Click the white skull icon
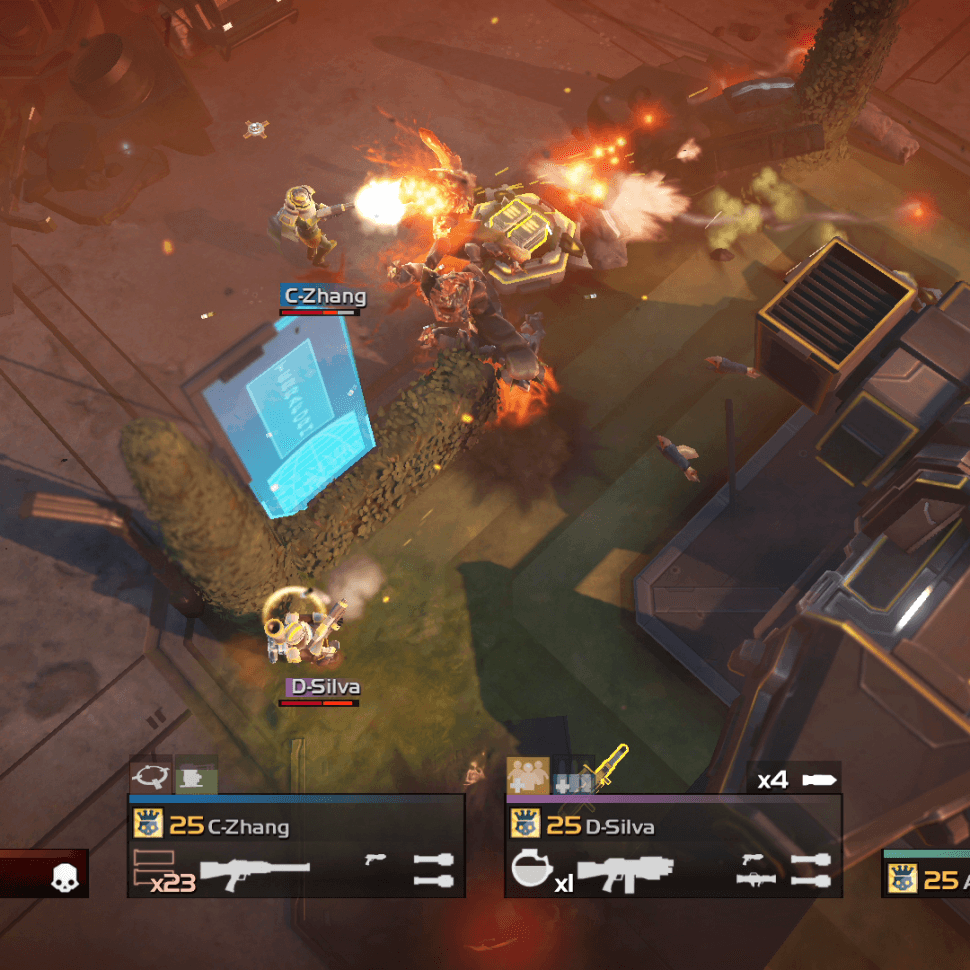 tap(66, 879)
